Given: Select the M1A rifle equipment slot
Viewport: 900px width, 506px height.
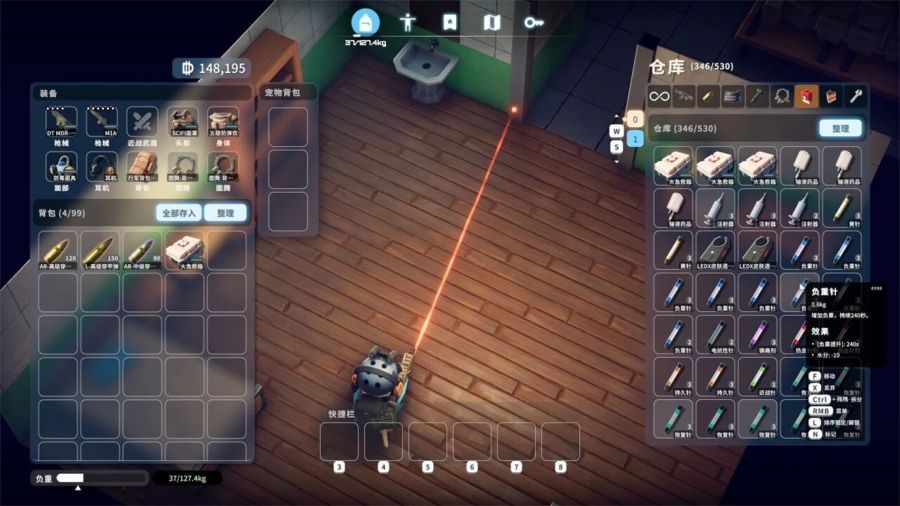Looking at the screenshot, I should point(102,124).
